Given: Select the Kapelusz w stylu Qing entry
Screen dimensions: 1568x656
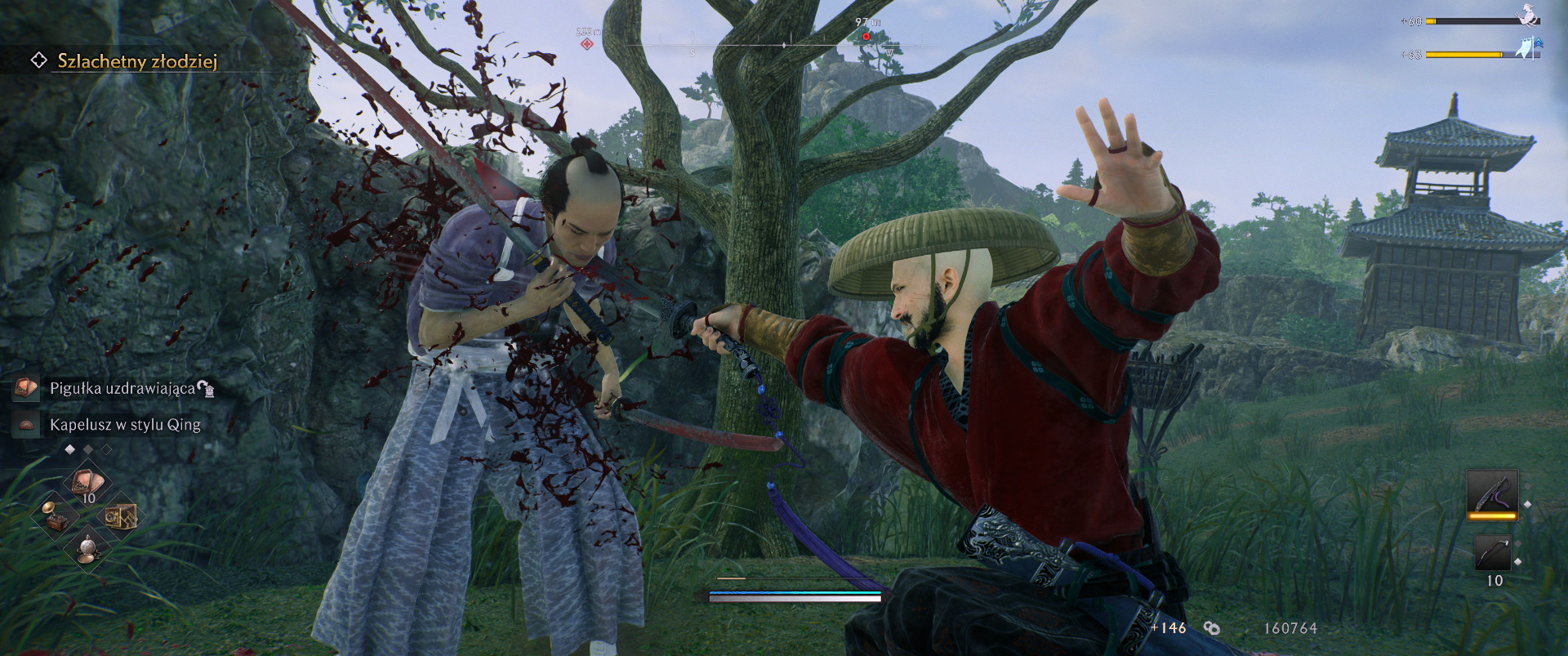Looking at the screenshot, I should pos(124,425).
